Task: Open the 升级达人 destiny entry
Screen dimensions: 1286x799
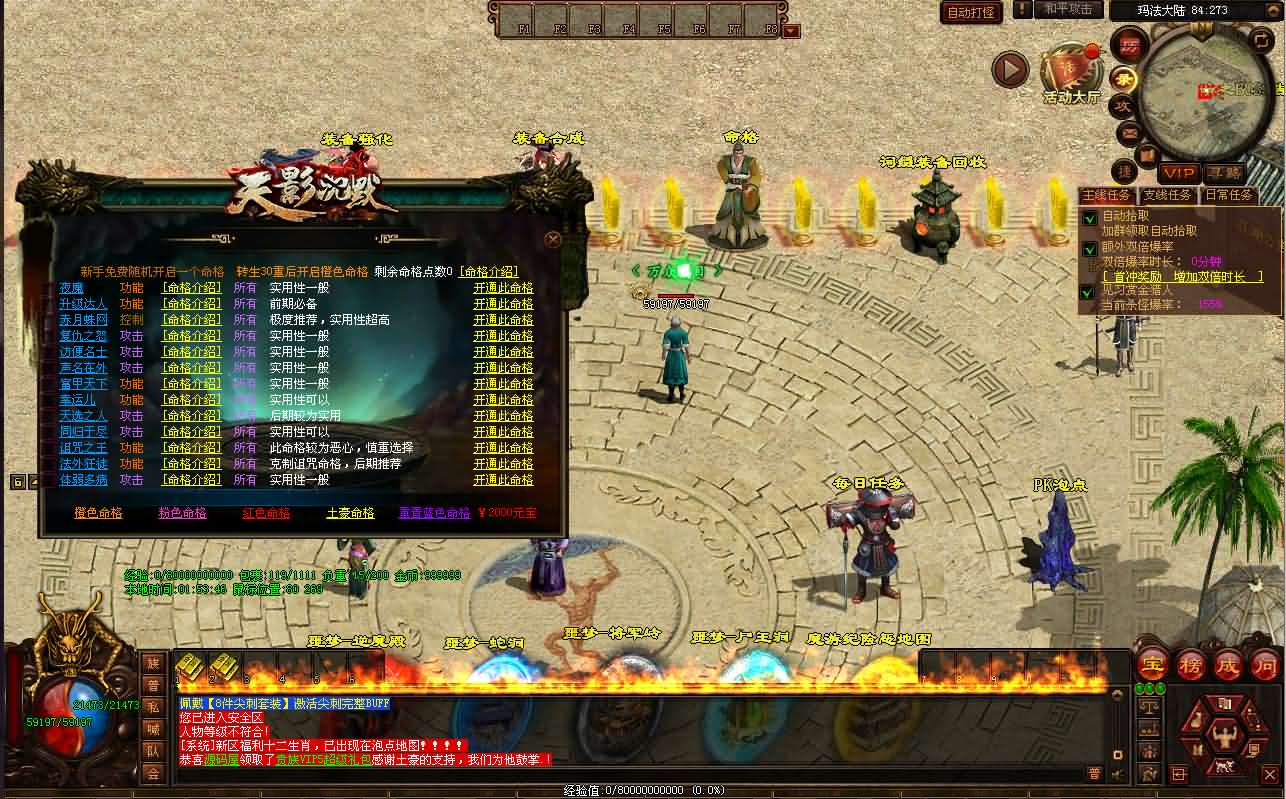Action: click(83, 304)
